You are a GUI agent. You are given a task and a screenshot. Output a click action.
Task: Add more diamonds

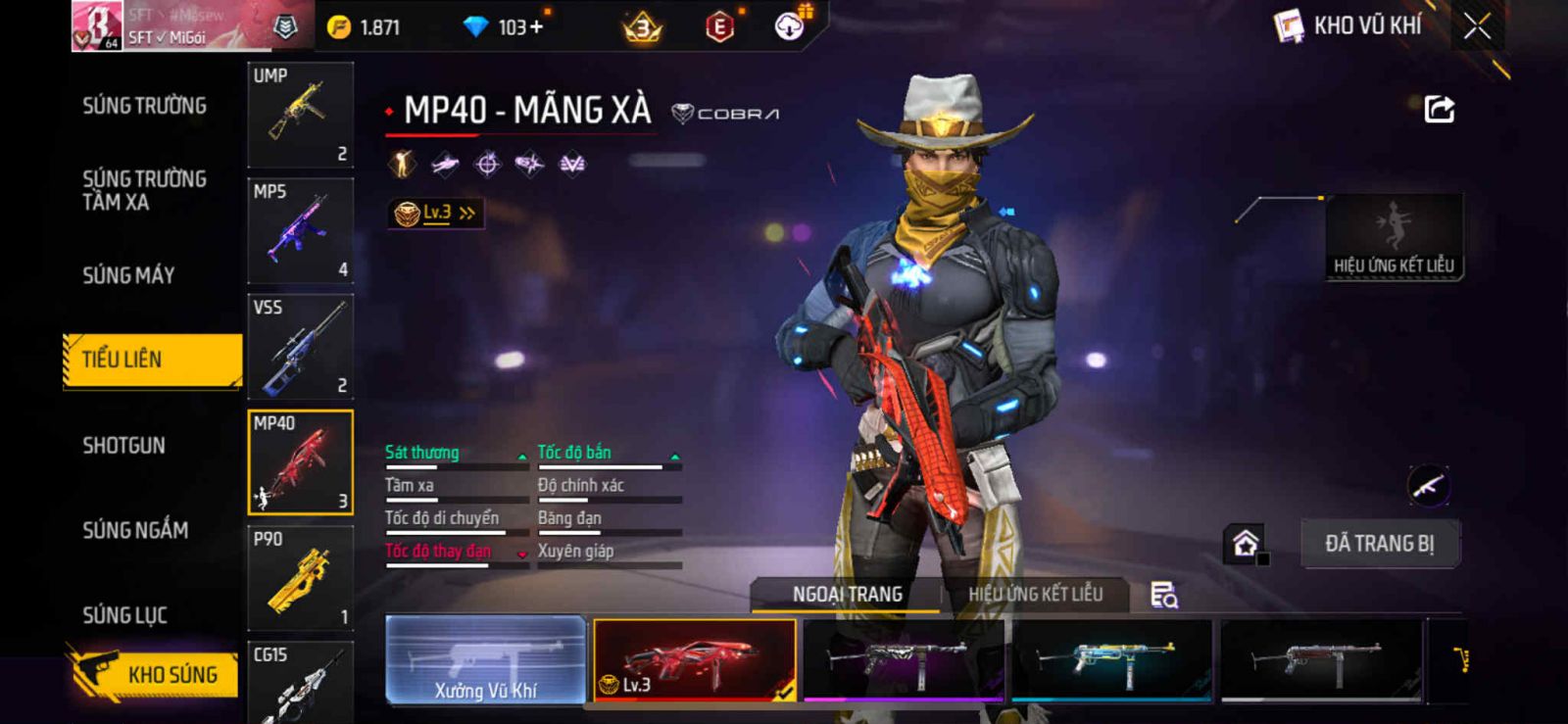point(535,26)
